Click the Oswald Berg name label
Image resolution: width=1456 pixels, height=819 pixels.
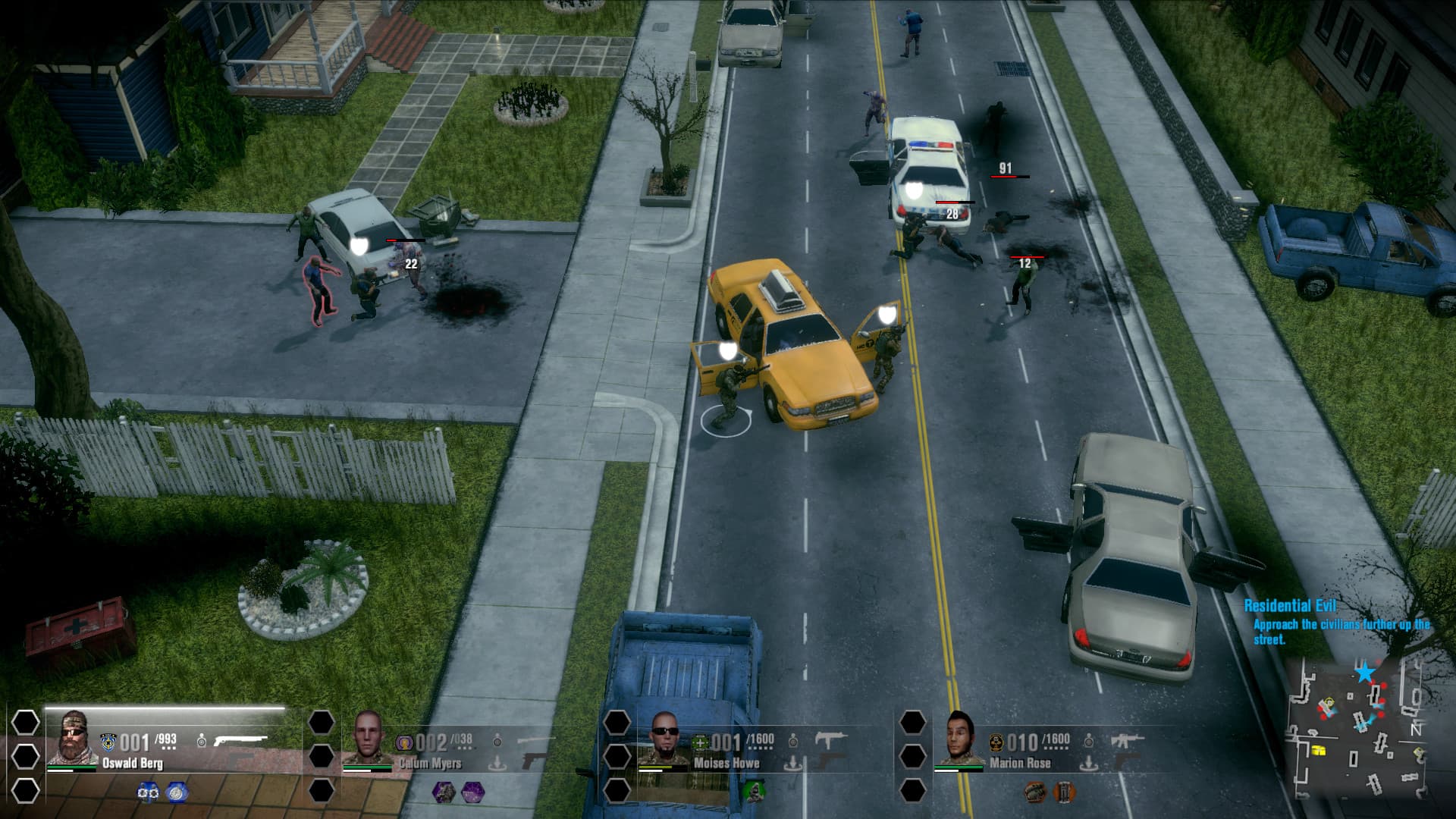pyautogui.click(x=133, y=764)
